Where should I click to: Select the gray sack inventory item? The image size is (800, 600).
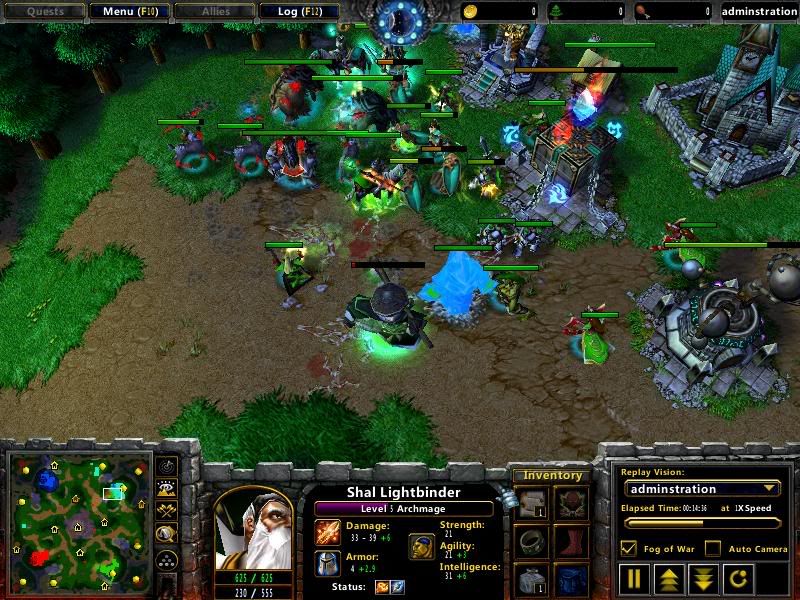coord(531,580)
